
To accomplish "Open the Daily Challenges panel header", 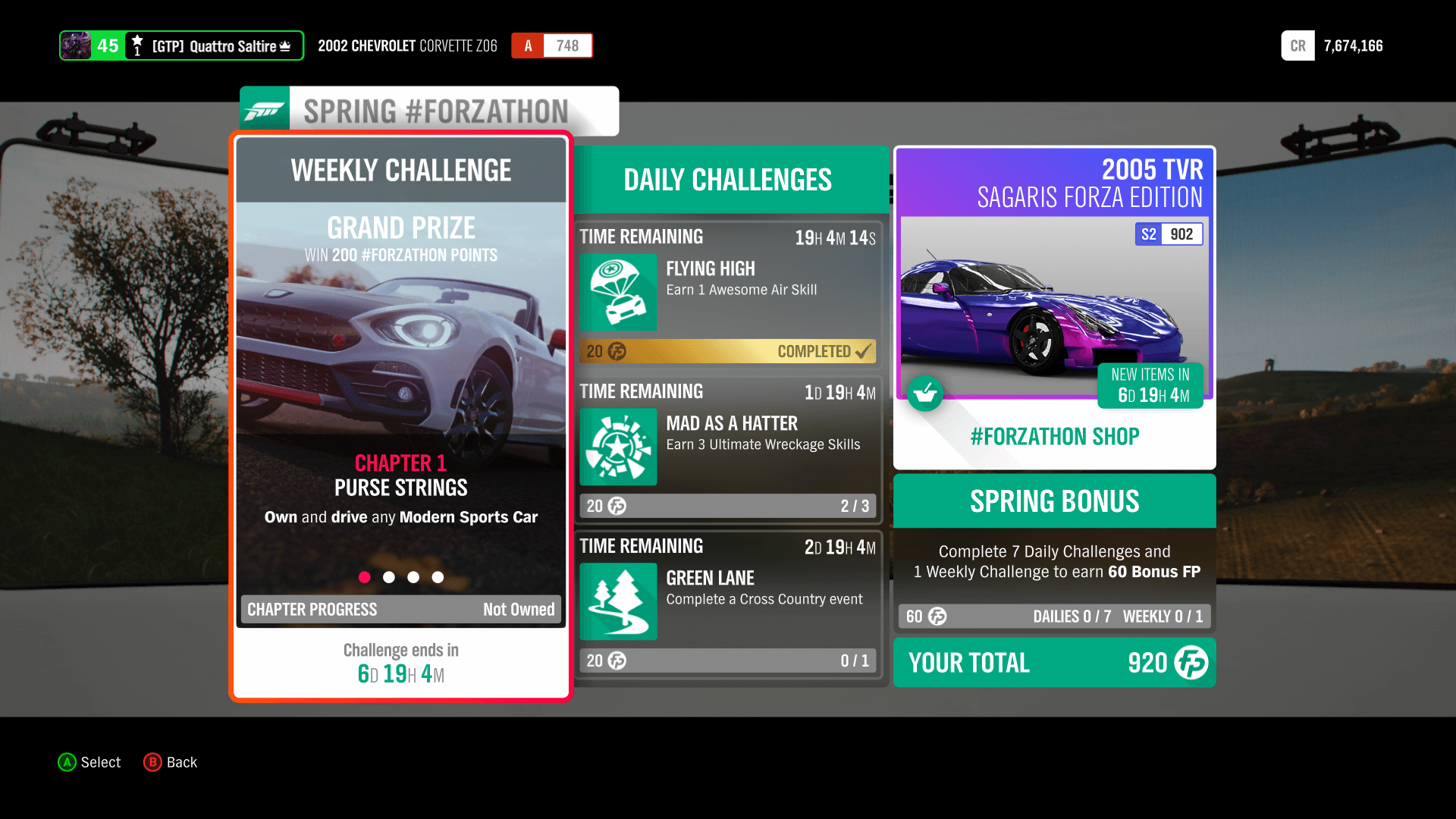I will pos(726,180).
